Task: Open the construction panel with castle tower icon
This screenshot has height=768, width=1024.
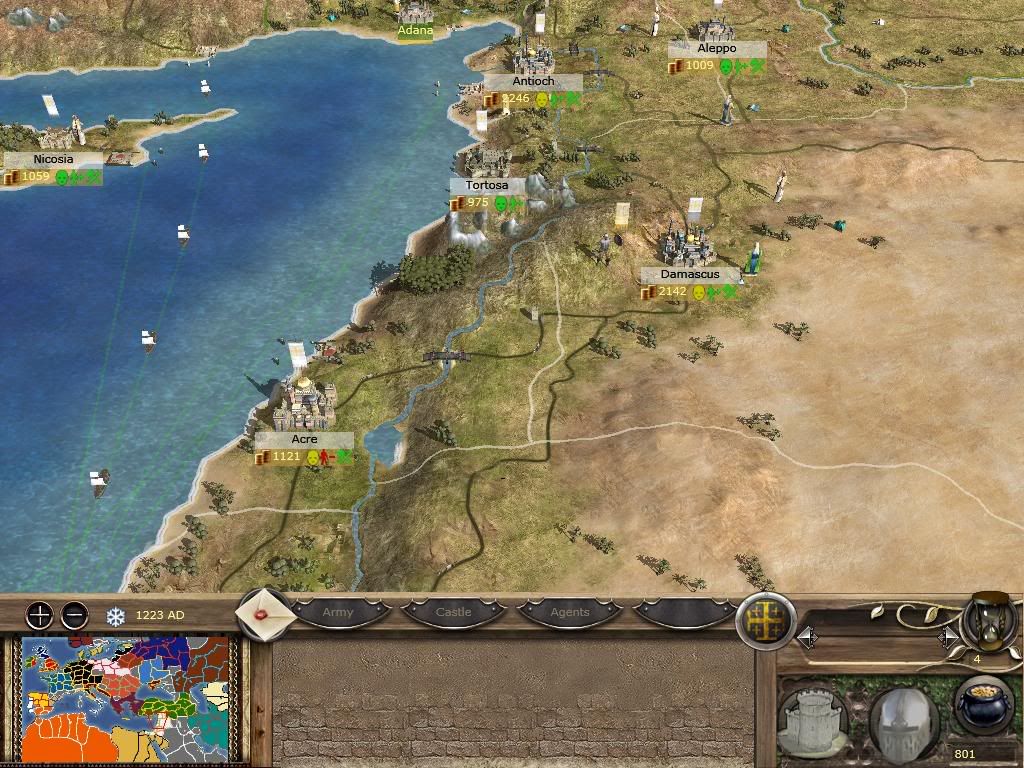Action: tap(811, 720)
